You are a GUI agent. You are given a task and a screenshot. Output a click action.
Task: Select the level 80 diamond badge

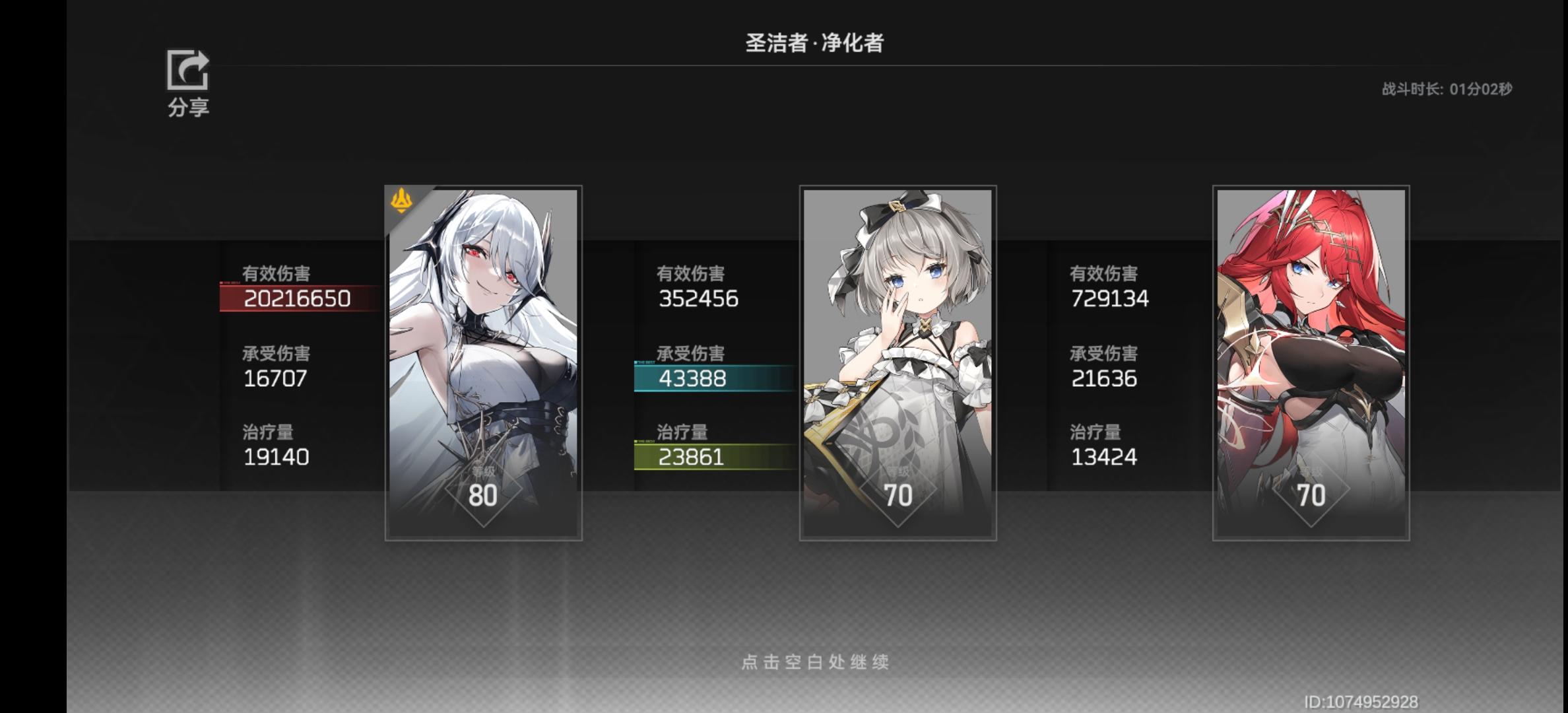(x=485, y=495)
